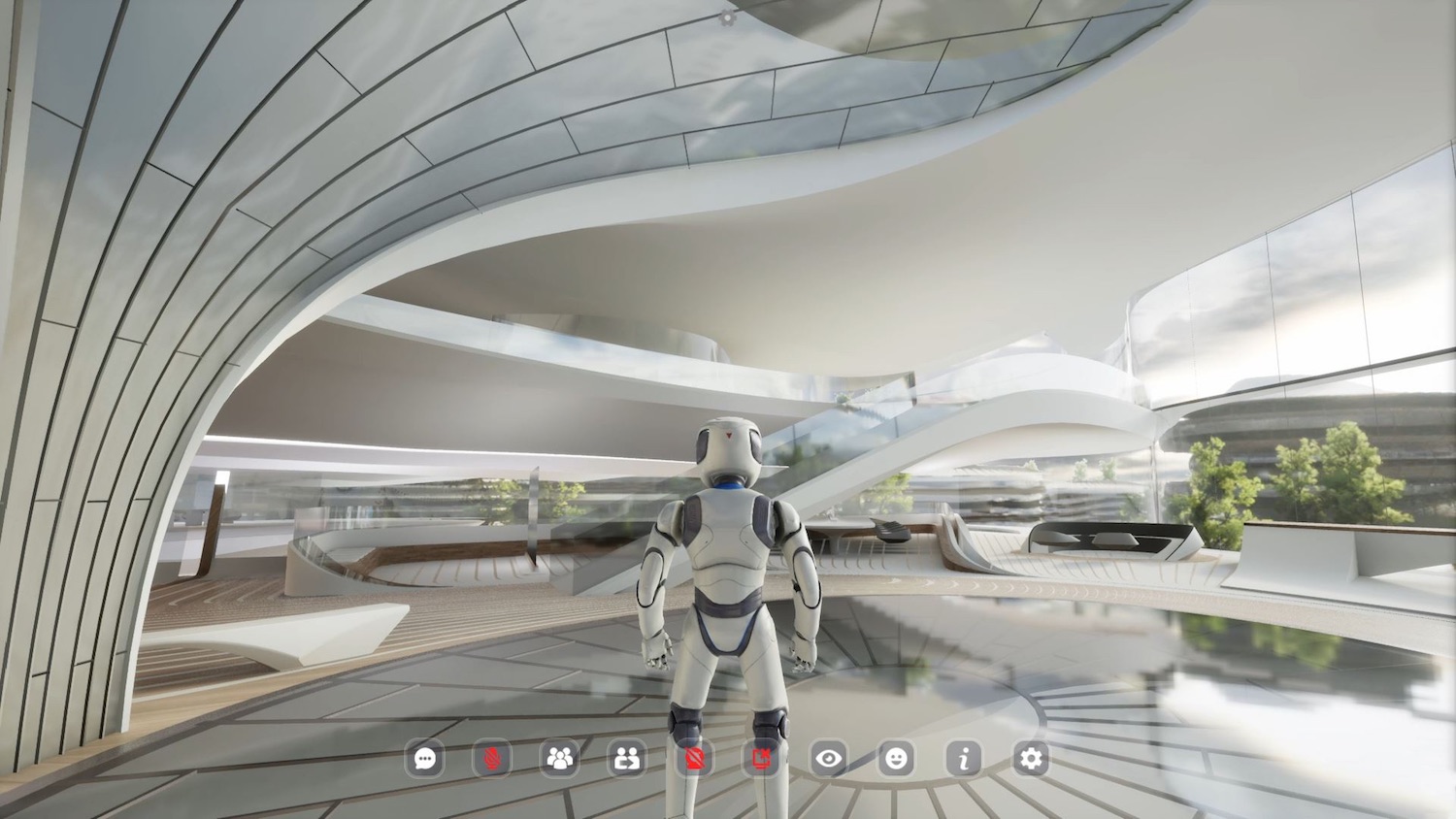
Task: Open the chat panel
Action: (425, 761)
